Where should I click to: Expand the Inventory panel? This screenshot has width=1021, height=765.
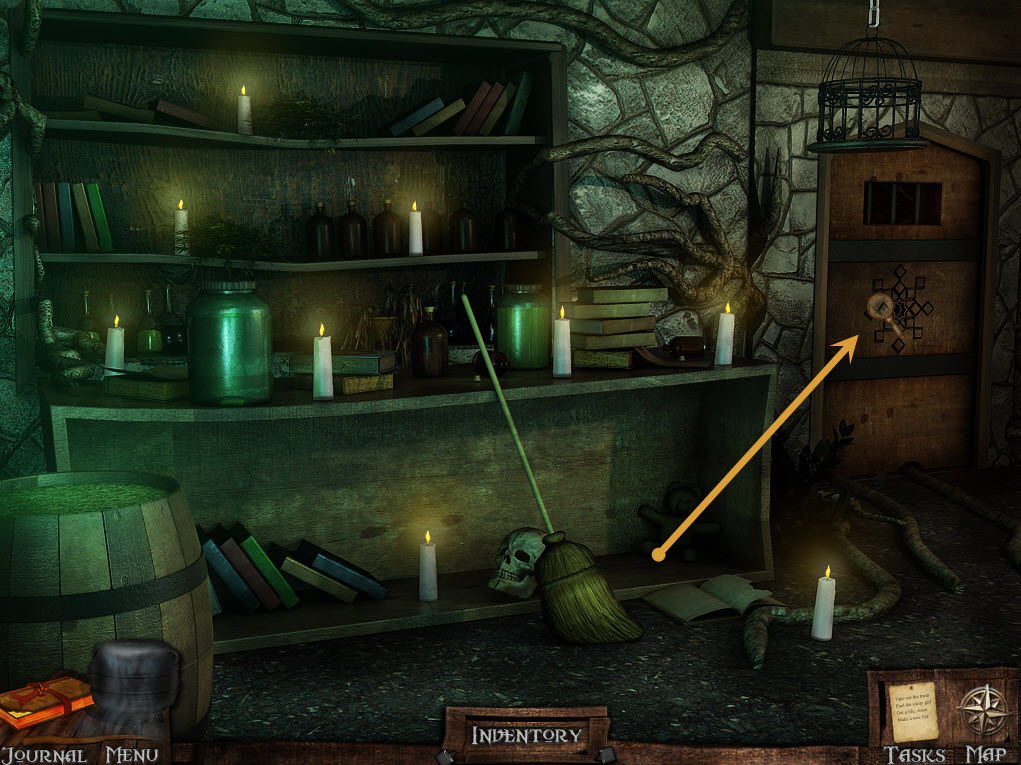(x=526, y=736)
